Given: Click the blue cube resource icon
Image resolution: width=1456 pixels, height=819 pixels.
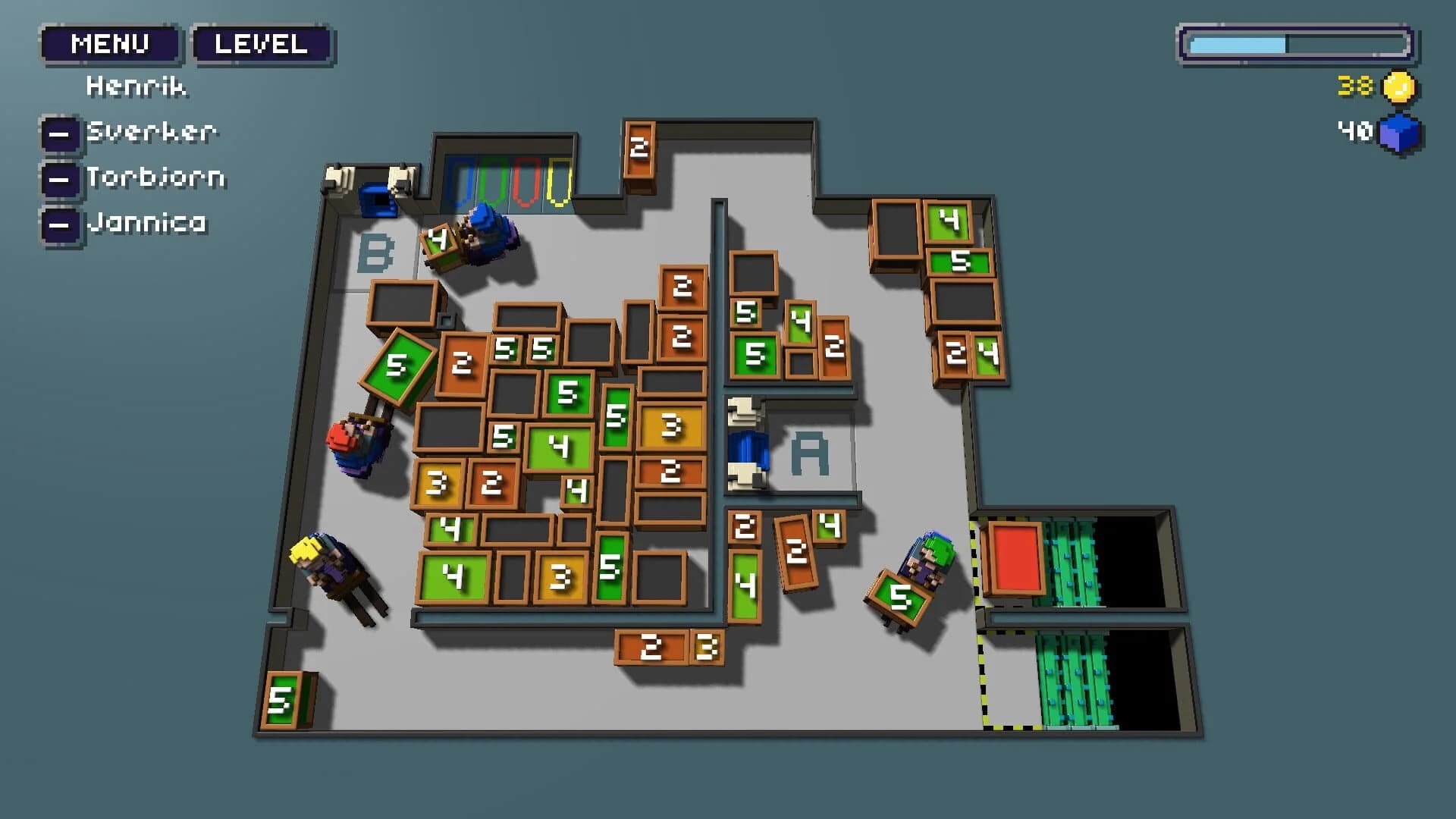Looking at the screenshot, I should (1400, 133).
